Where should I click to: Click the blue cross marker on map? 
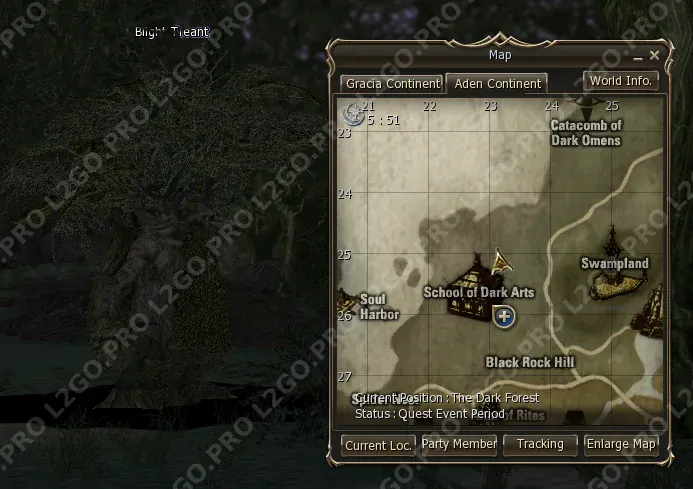click(504, 317)
